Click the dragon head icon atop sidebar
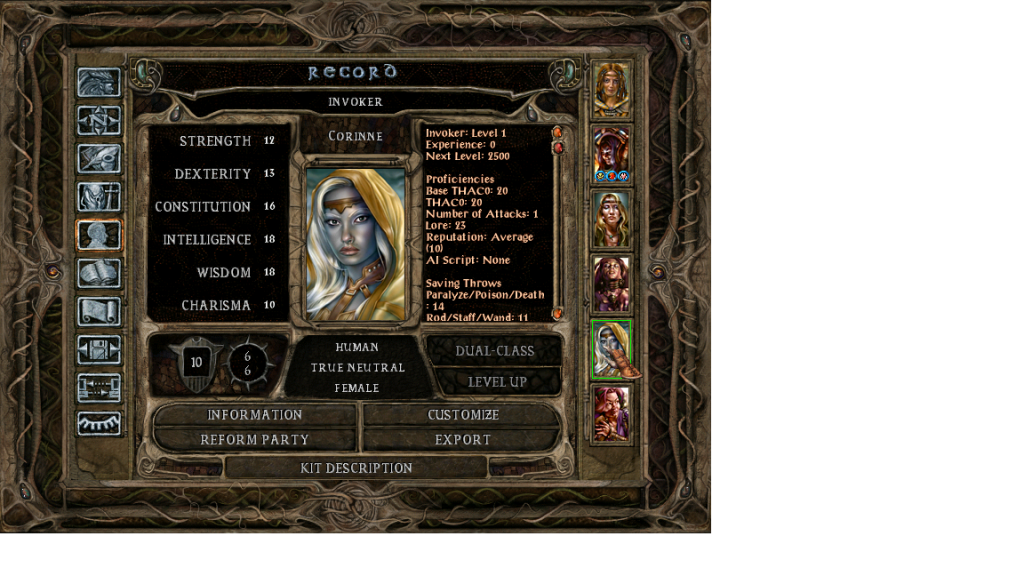 (x=99, y=83)
